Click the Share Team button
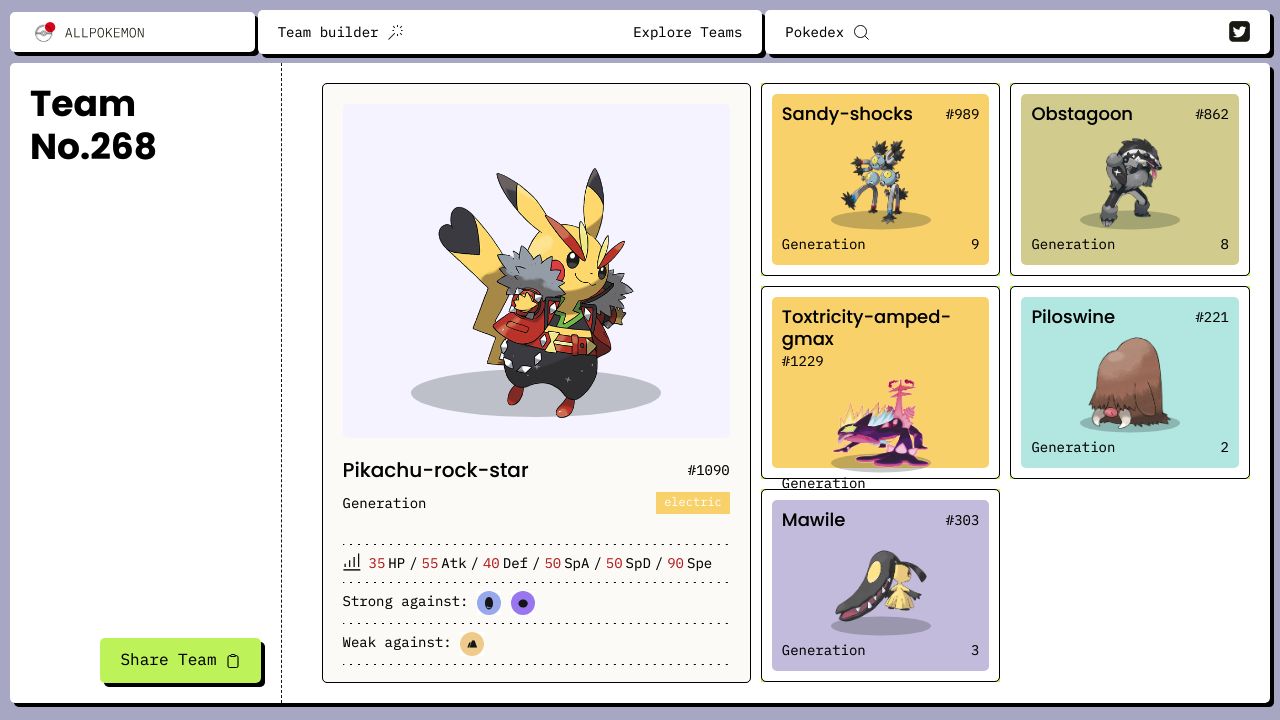 coord(180,660)
